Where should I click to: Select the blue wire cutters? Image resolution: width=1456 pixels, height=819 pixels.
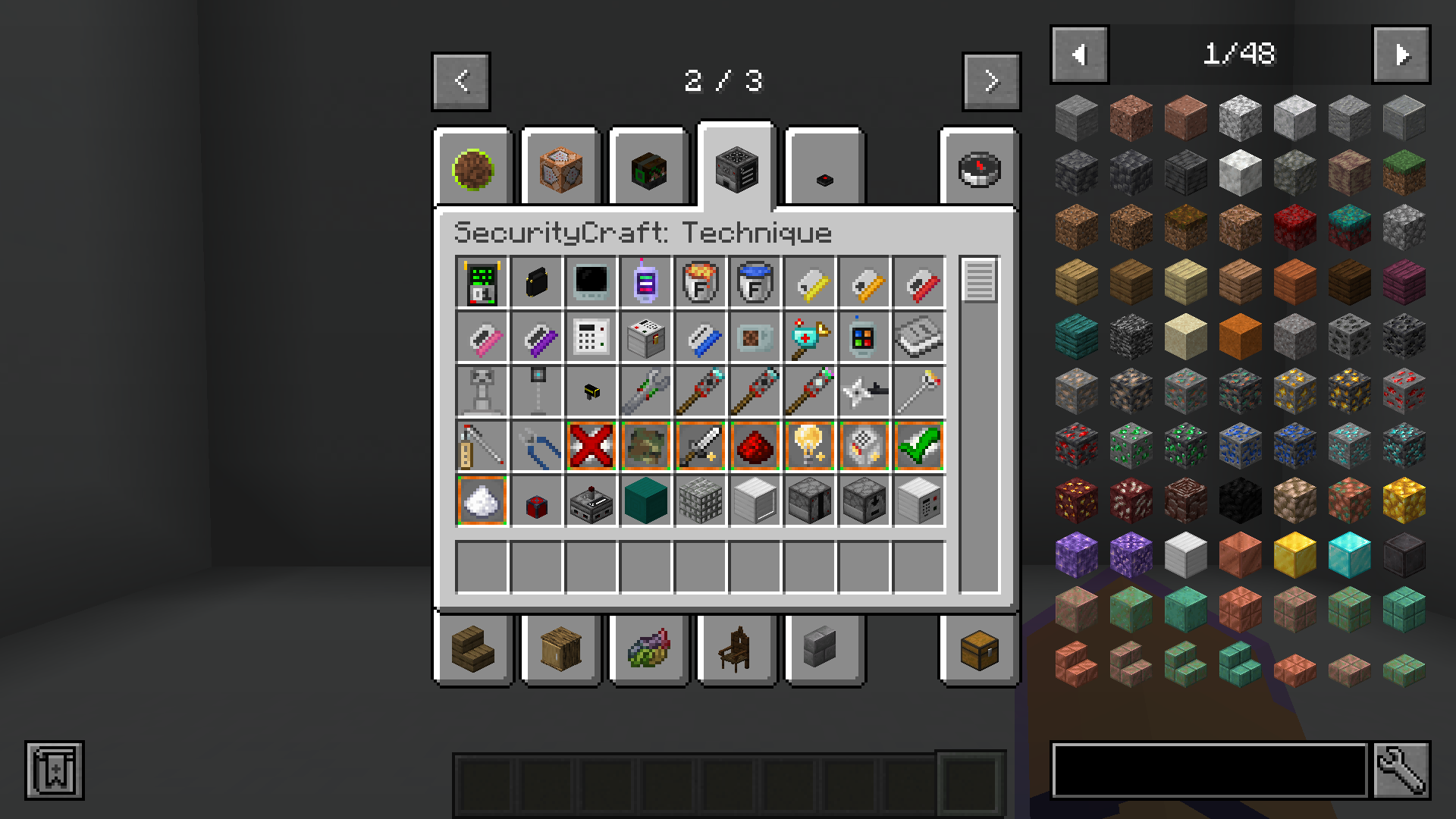(x=536, y=445)
